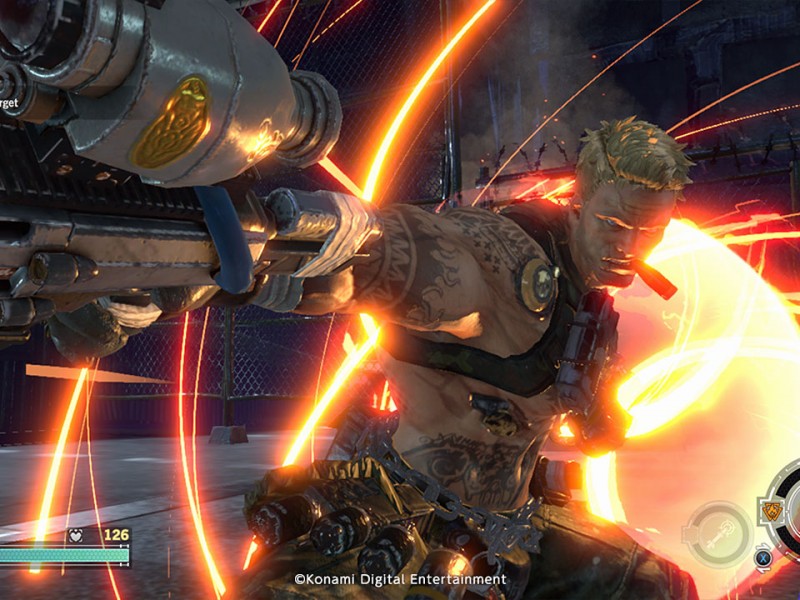800x600 pixels.
Task: Select the faded arrow weapon icon
Action: 717,533
